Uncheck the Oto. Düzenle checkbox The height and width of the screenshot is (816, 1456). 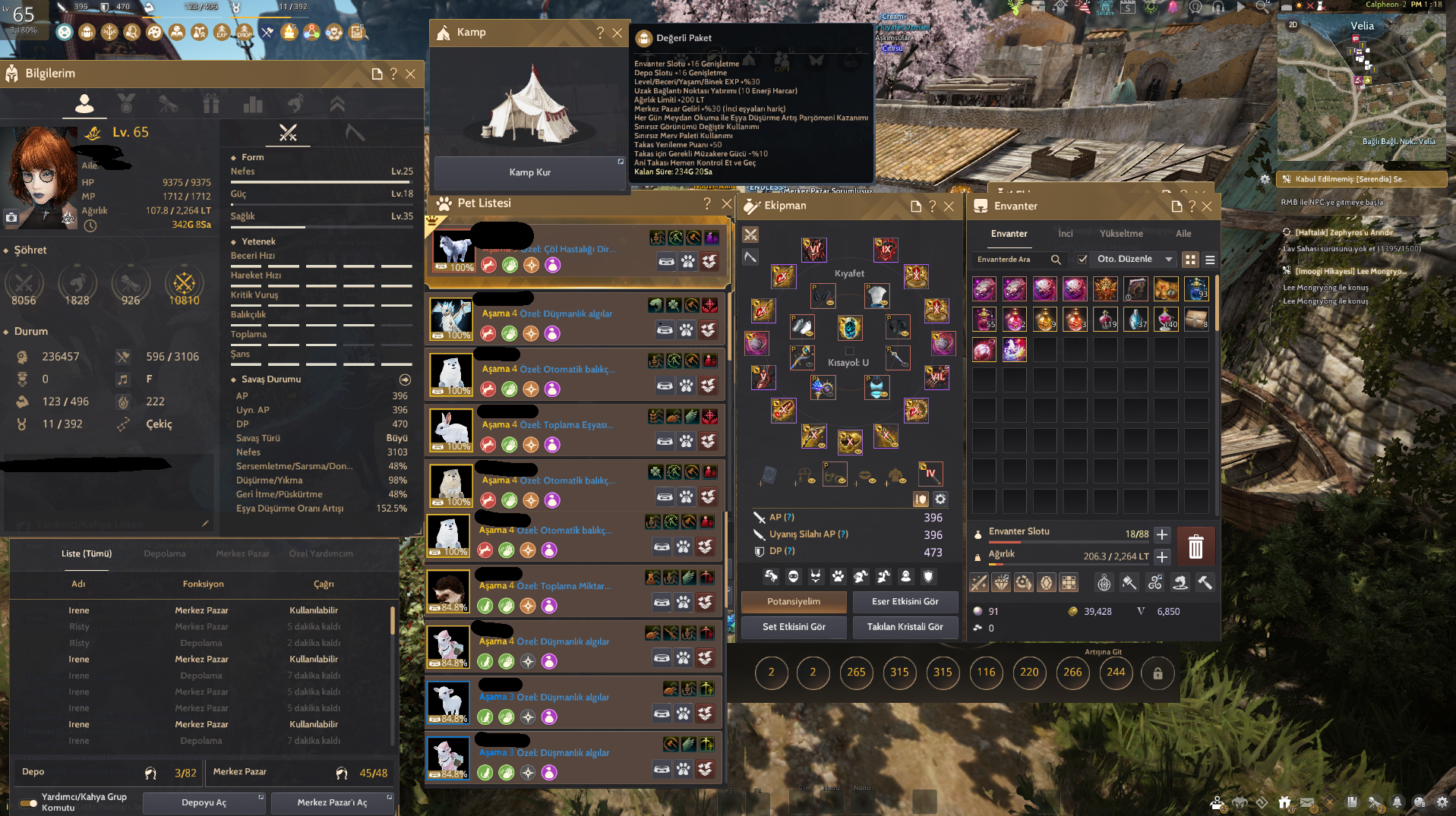click(x=1083, y=259)
